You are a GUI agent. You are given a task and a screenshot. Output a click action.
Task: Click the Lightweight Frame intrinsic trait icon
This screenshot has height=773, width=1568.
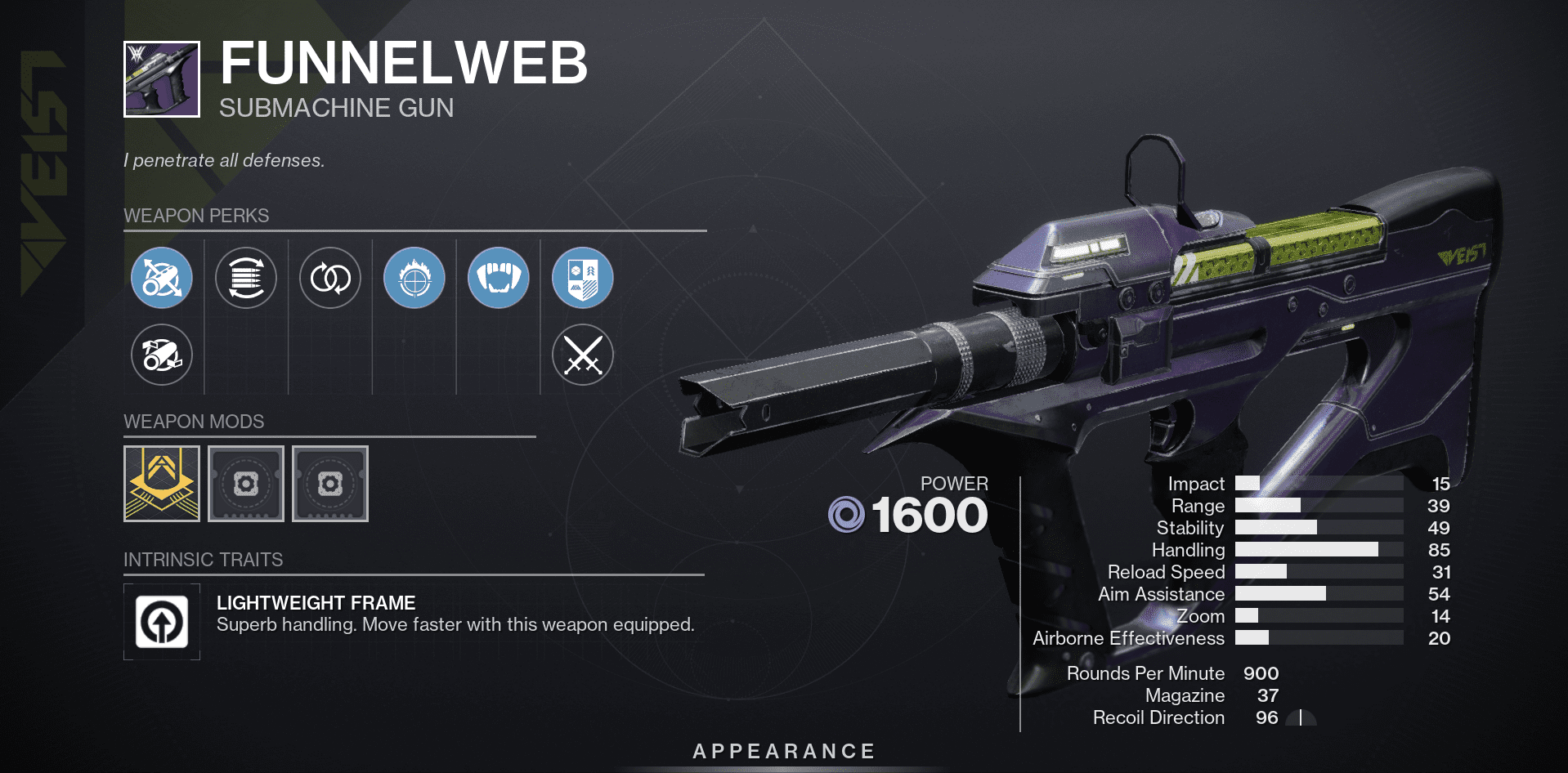pos(162,621)
